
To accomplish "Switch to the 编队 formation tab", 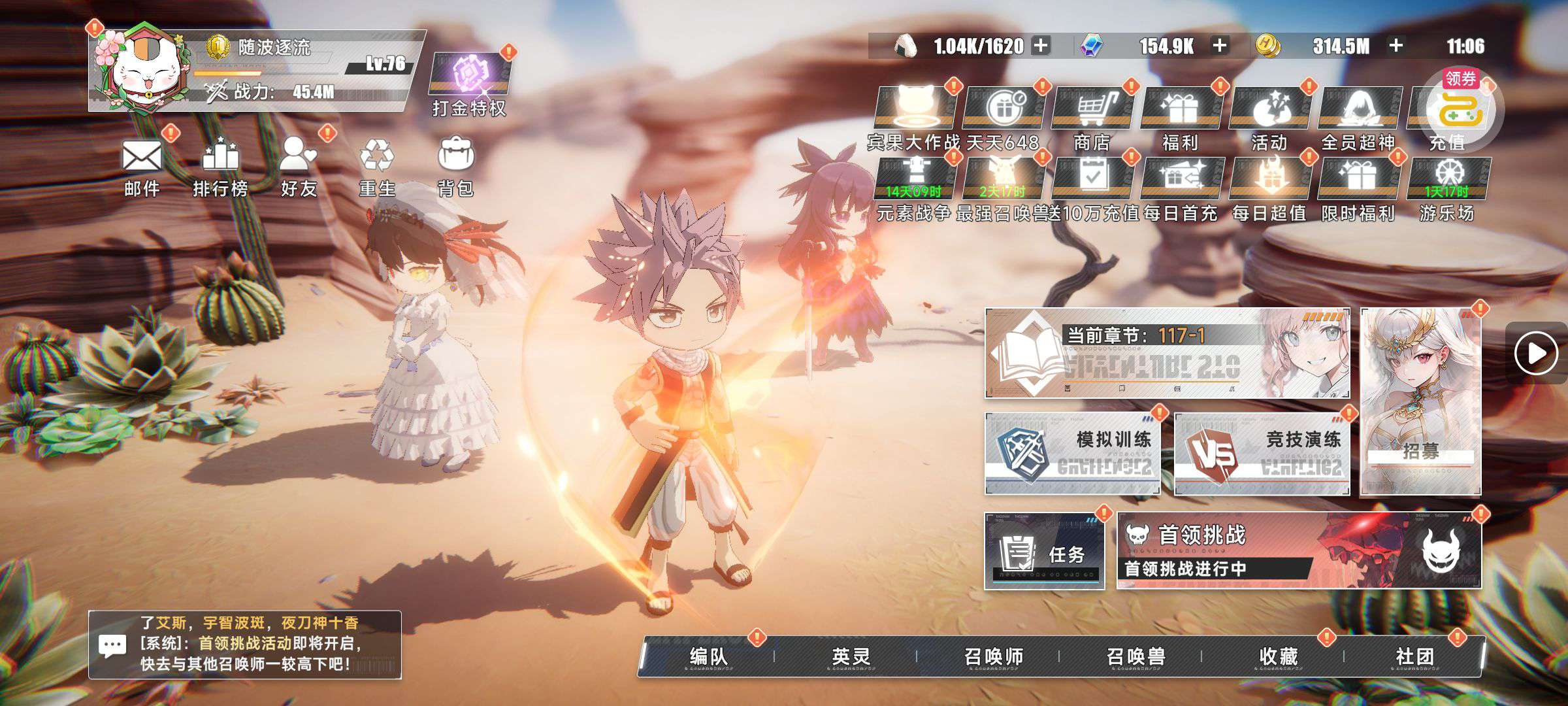I will tap(708, 656).
